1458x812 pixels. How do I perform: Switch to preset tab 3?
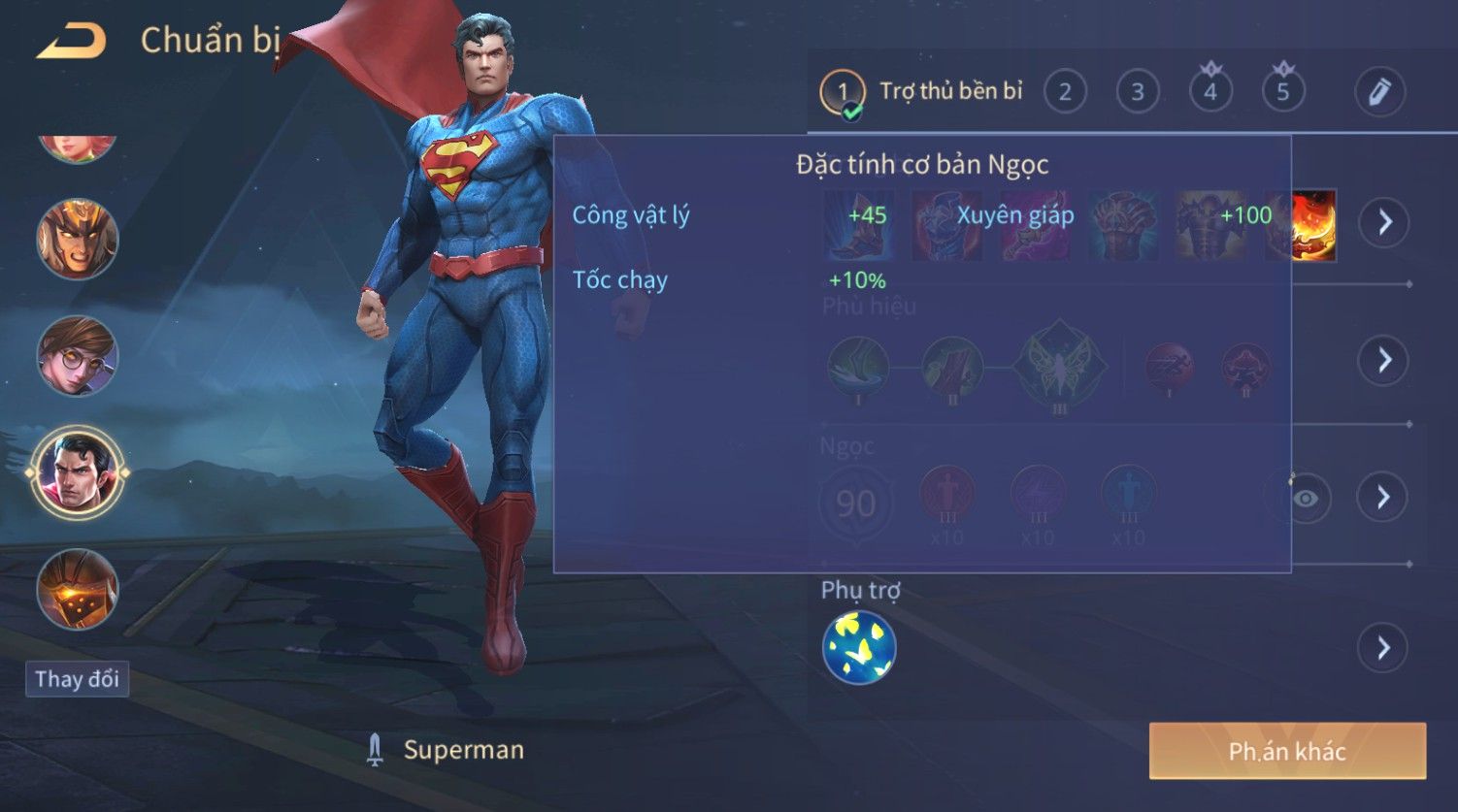[x=1138, y=92]
